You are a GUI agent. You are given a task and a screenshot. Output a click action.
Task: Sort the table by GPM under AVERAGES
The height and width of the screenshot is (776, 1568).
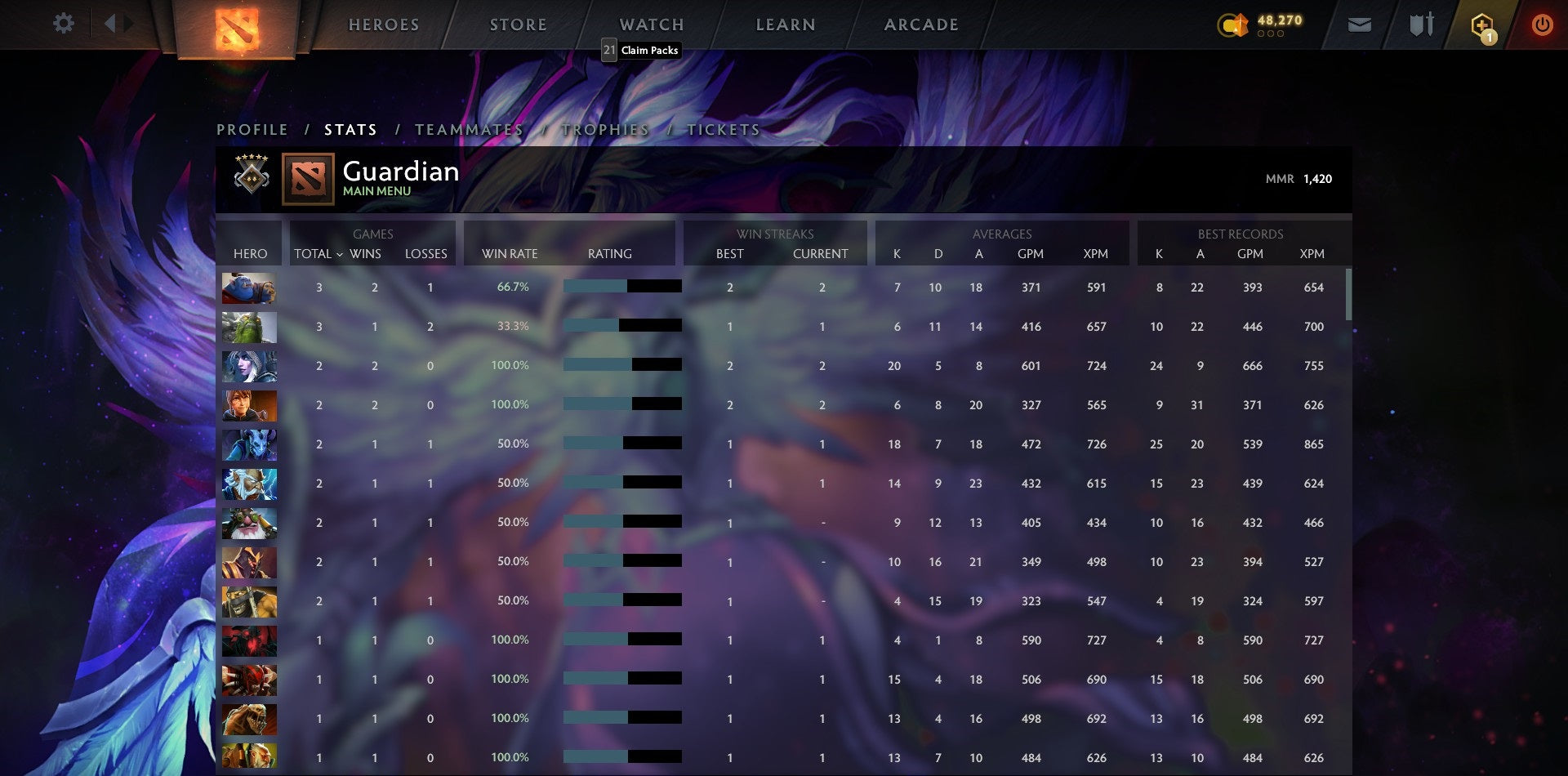click(x=1031, y=254)
